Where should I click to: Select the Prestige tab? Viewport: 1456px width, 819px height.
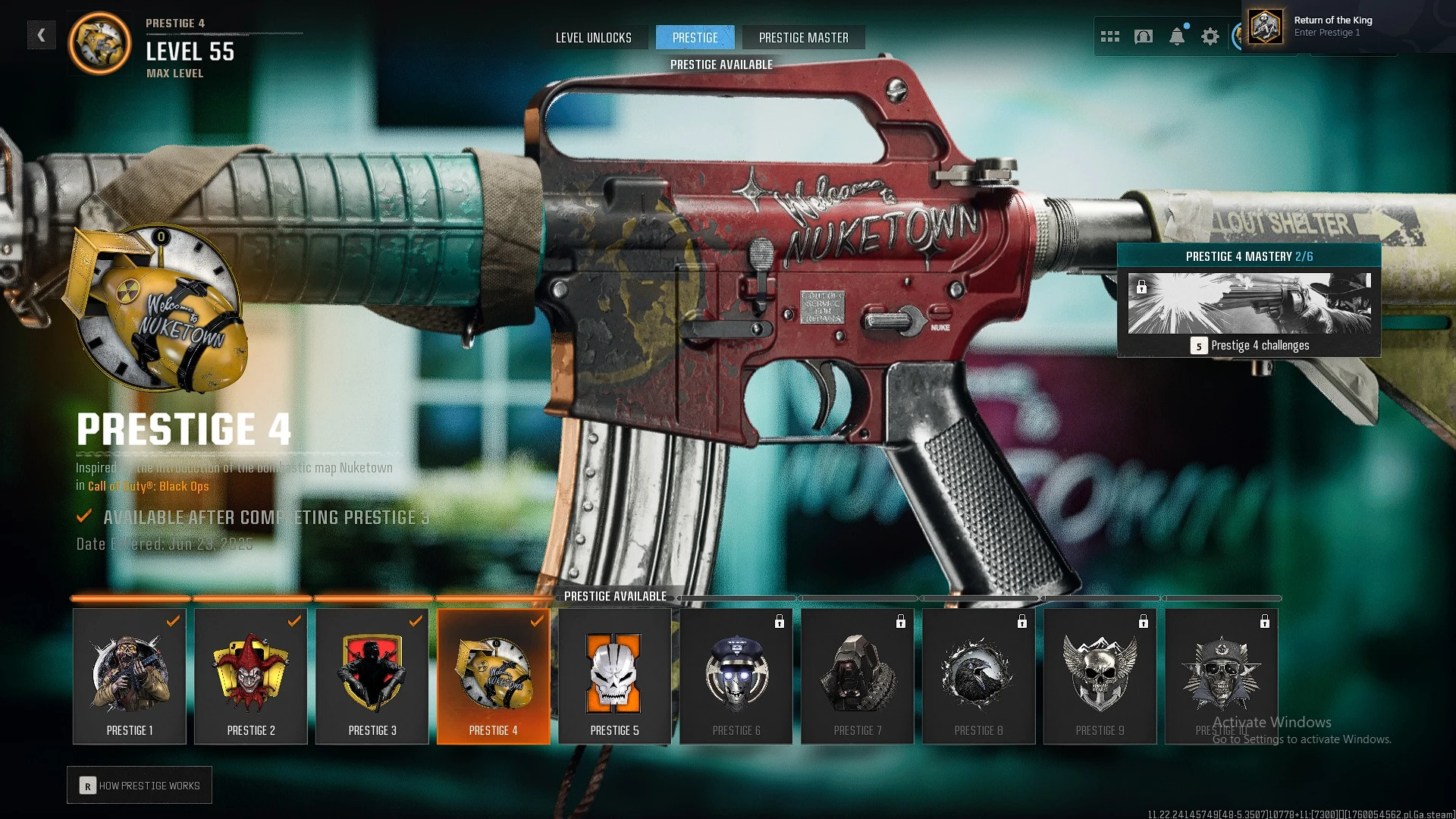[695, 37]
